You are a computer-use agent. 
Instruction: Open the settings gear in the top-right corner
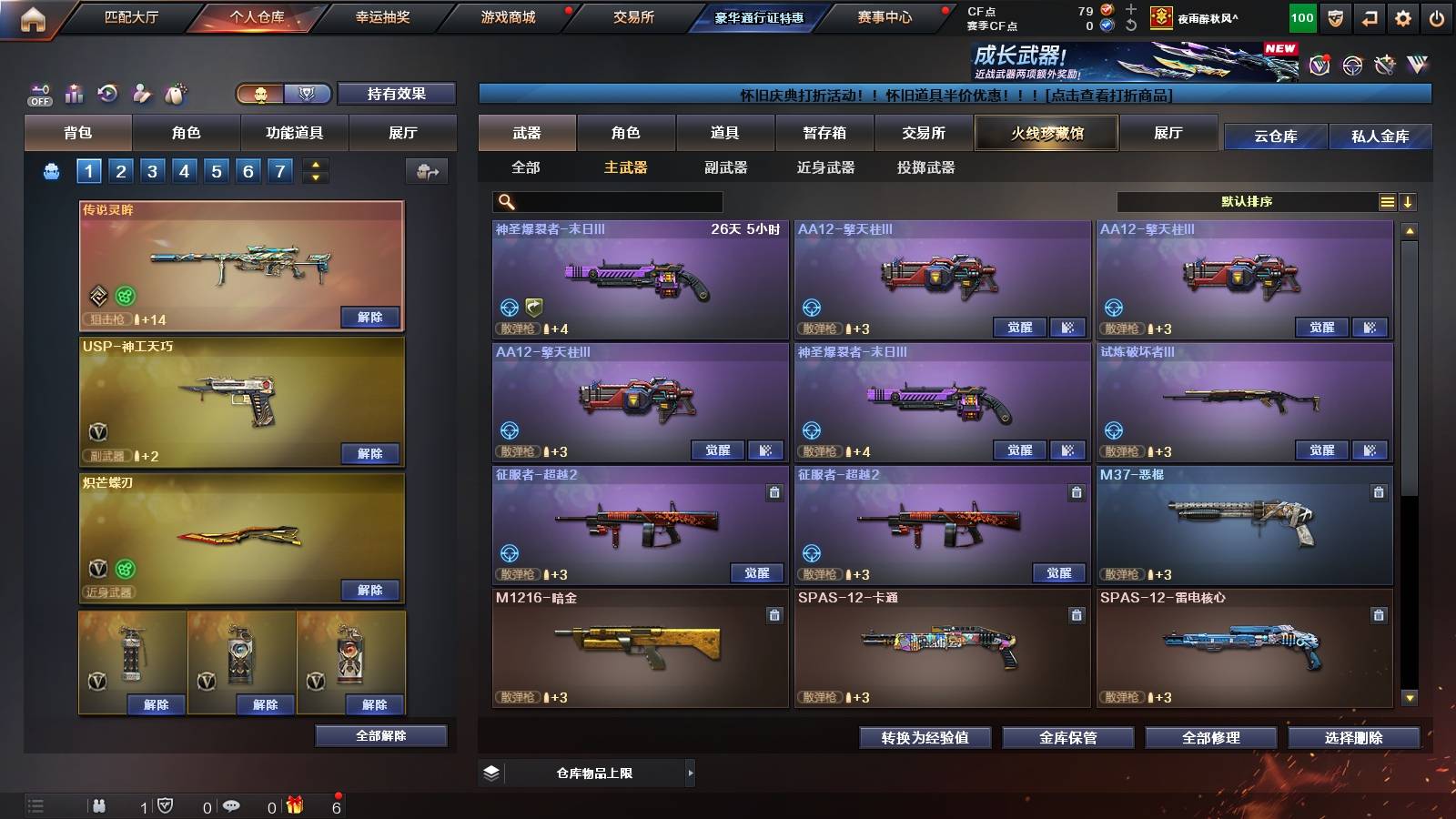pos(1400,16)
